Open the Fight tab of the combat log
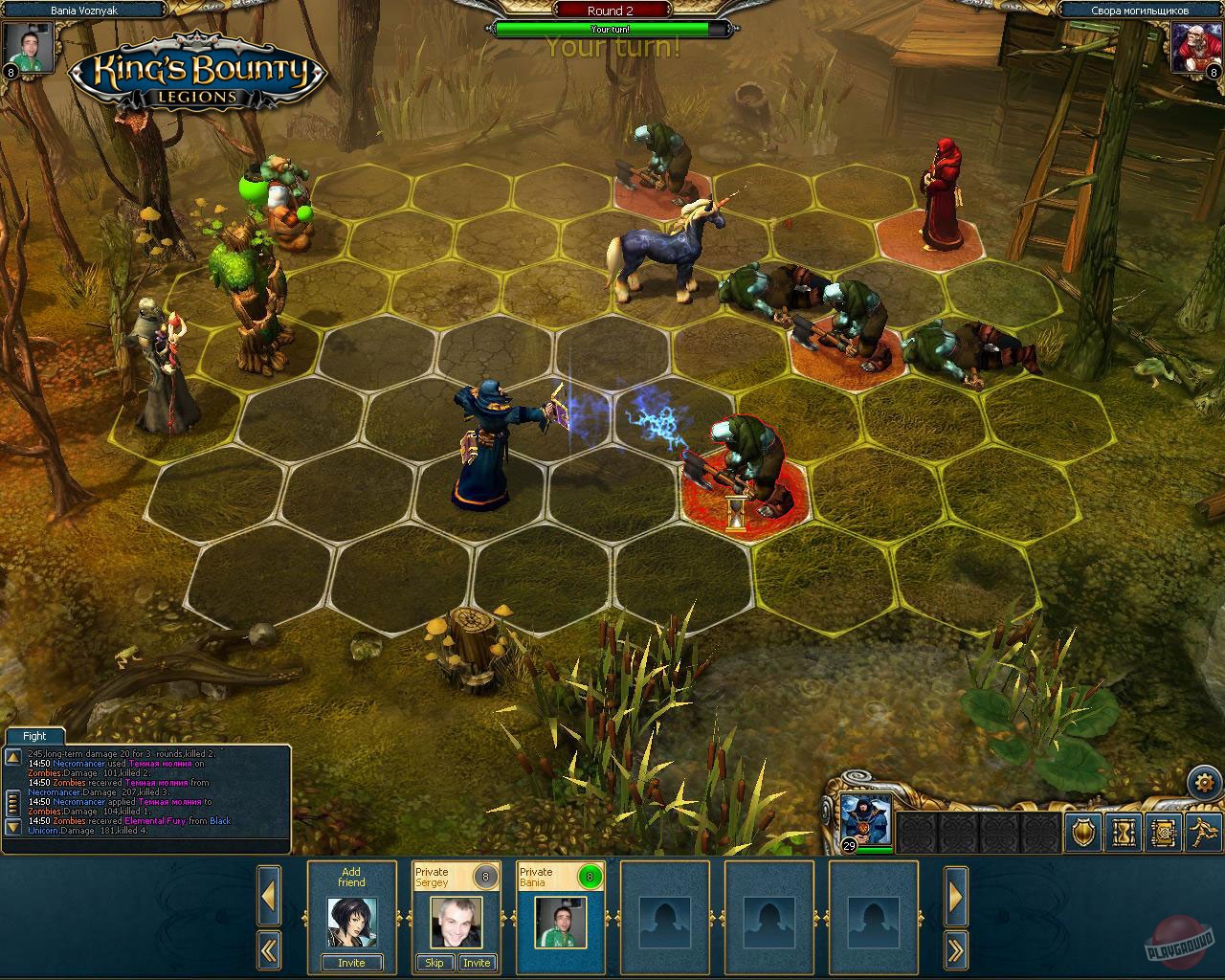 click(x=33, y=736)
